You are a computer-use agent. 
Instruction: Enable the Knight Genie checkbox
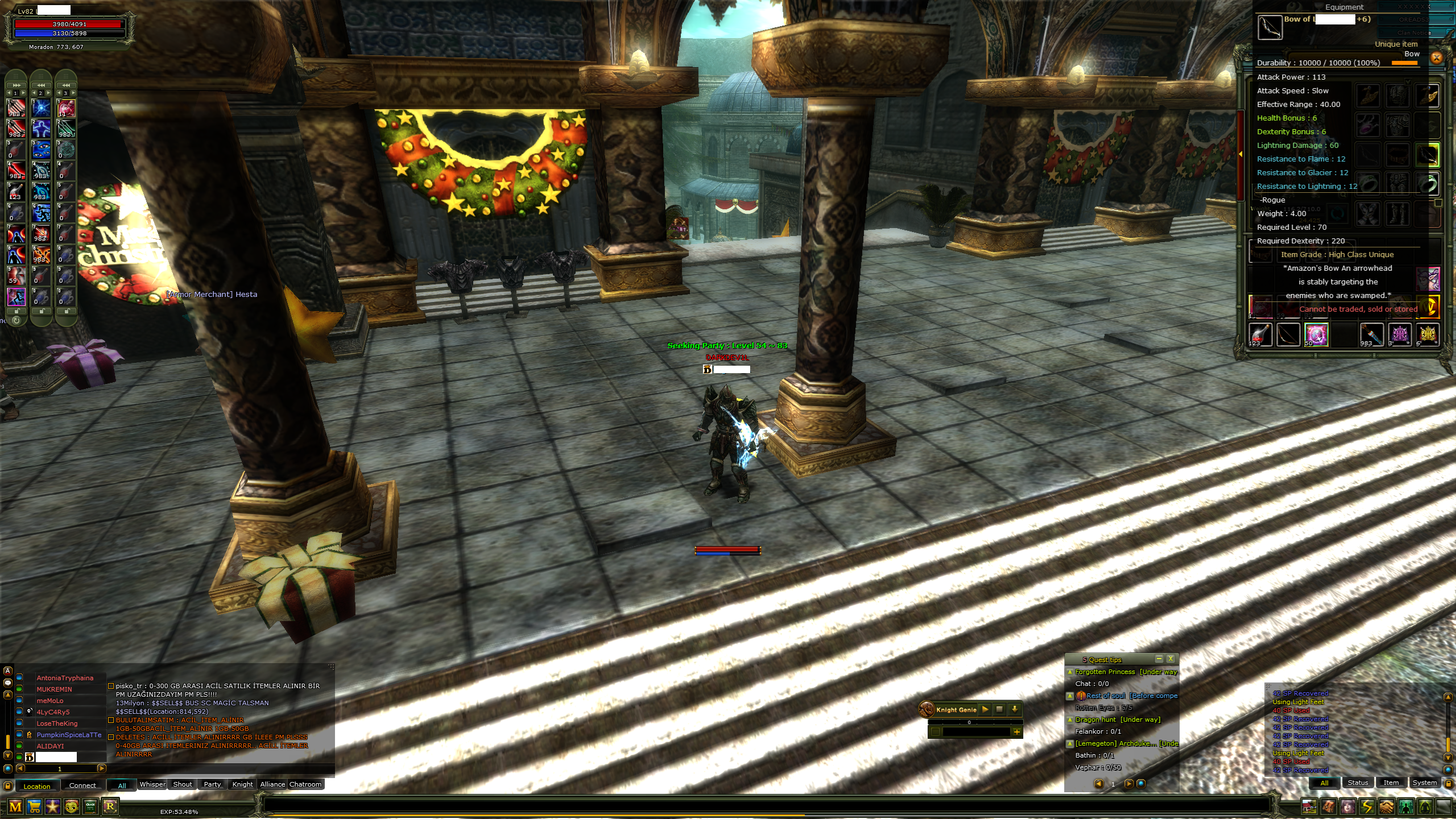[936, 732]
